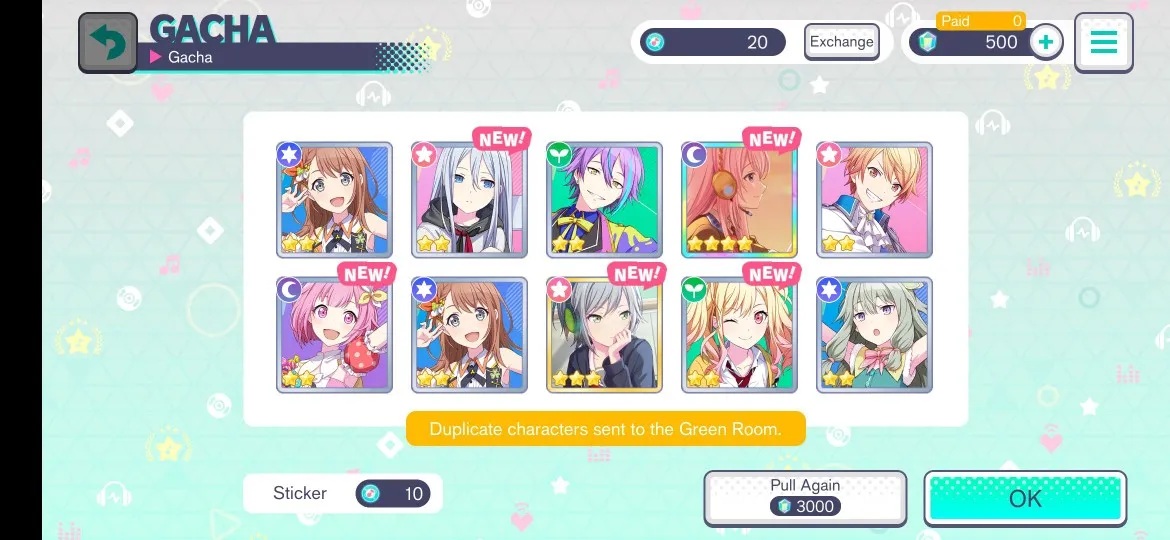Pick the winking blonde girl card
The image size is (1170, 540).
[x=739, y=335]
